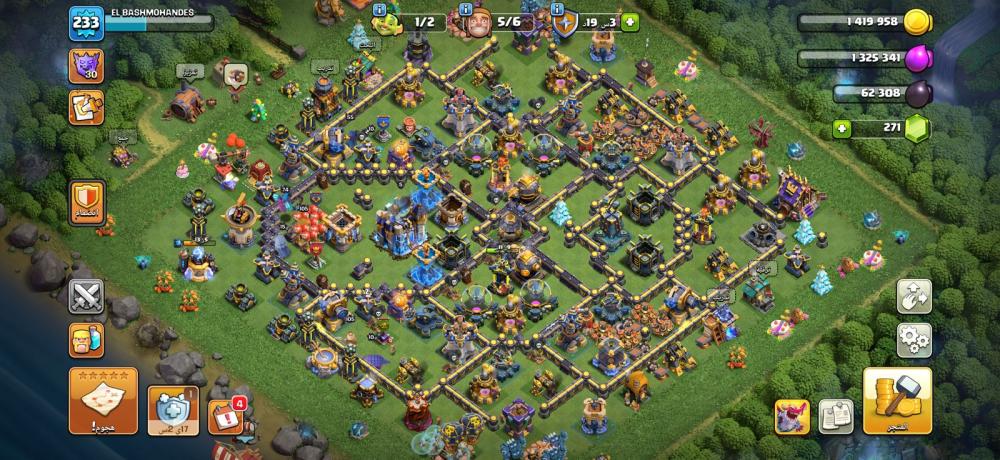Show info for the 5/6 builders counter
1000x460 pixels.
[466, 10]
